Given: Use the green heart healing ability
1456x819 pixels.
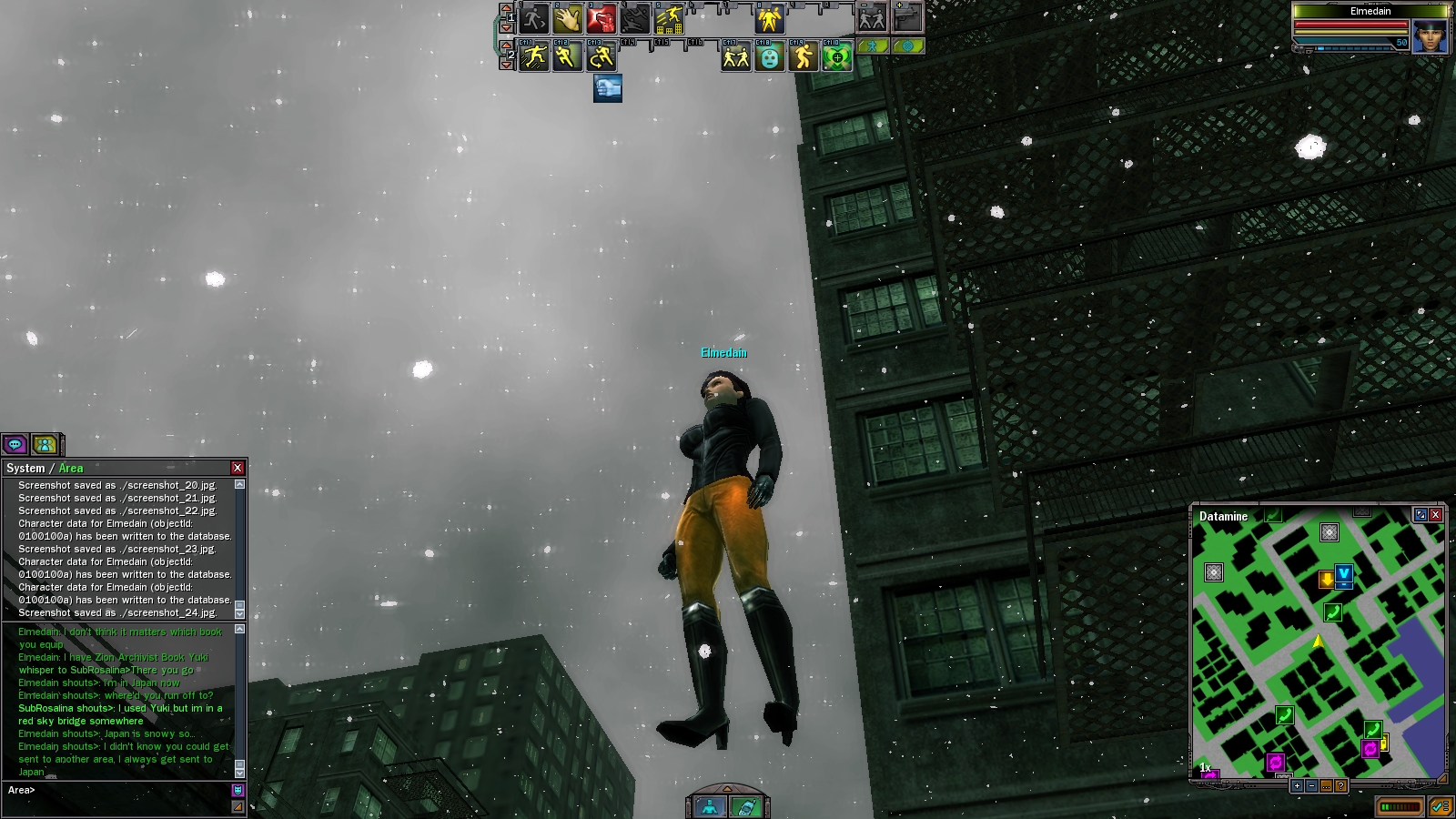Looking at the screenshot, I should [837, 57].
